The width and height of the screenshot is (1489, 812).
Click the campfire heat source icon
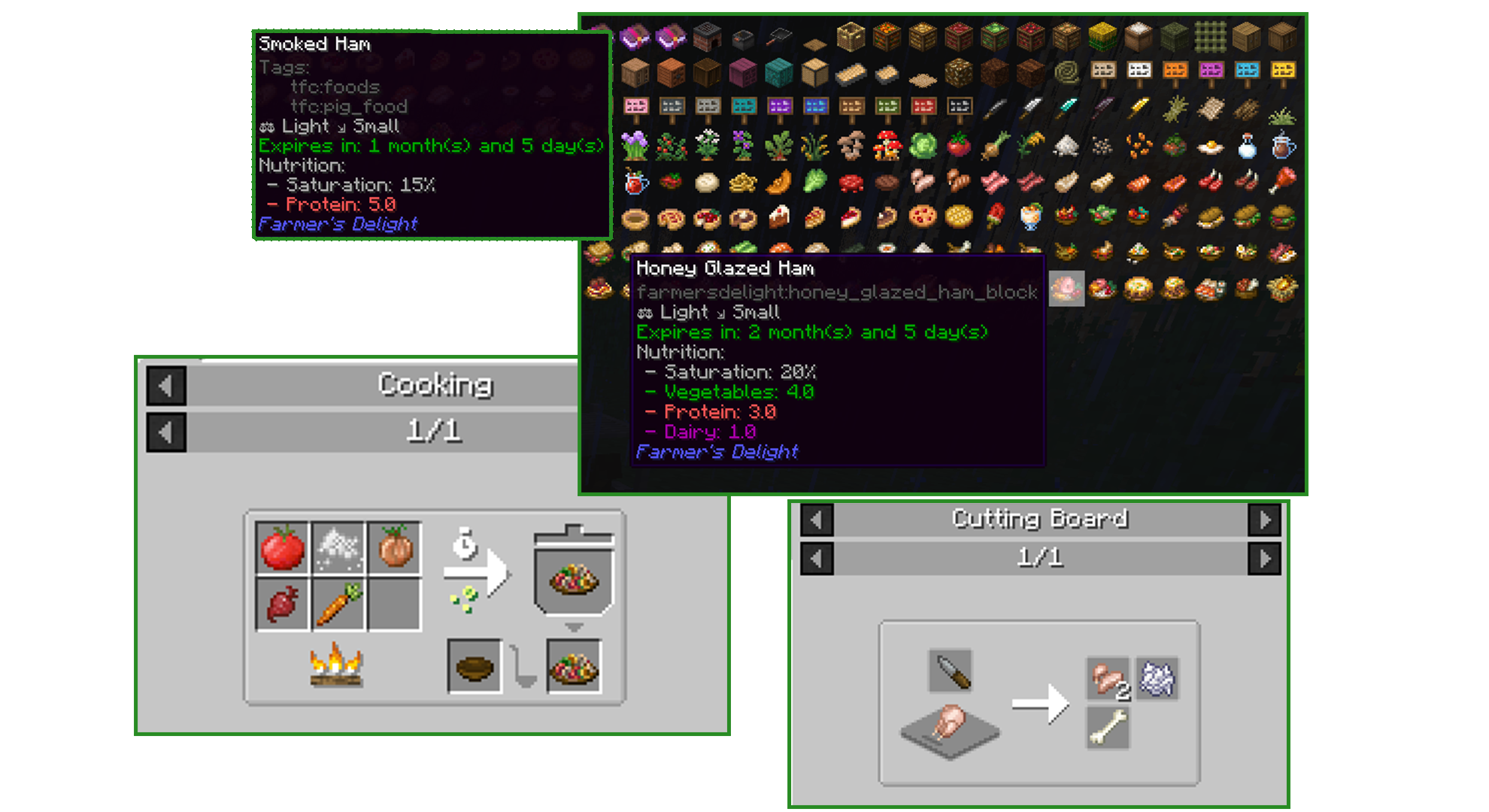[x=337, y=665]
